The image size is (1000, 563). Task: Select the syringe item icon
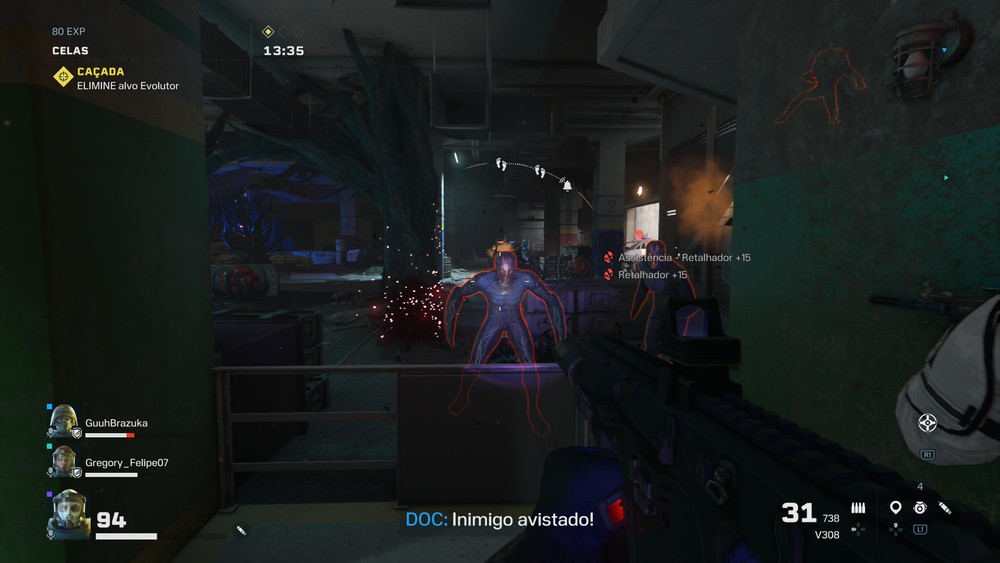[945, 508]
